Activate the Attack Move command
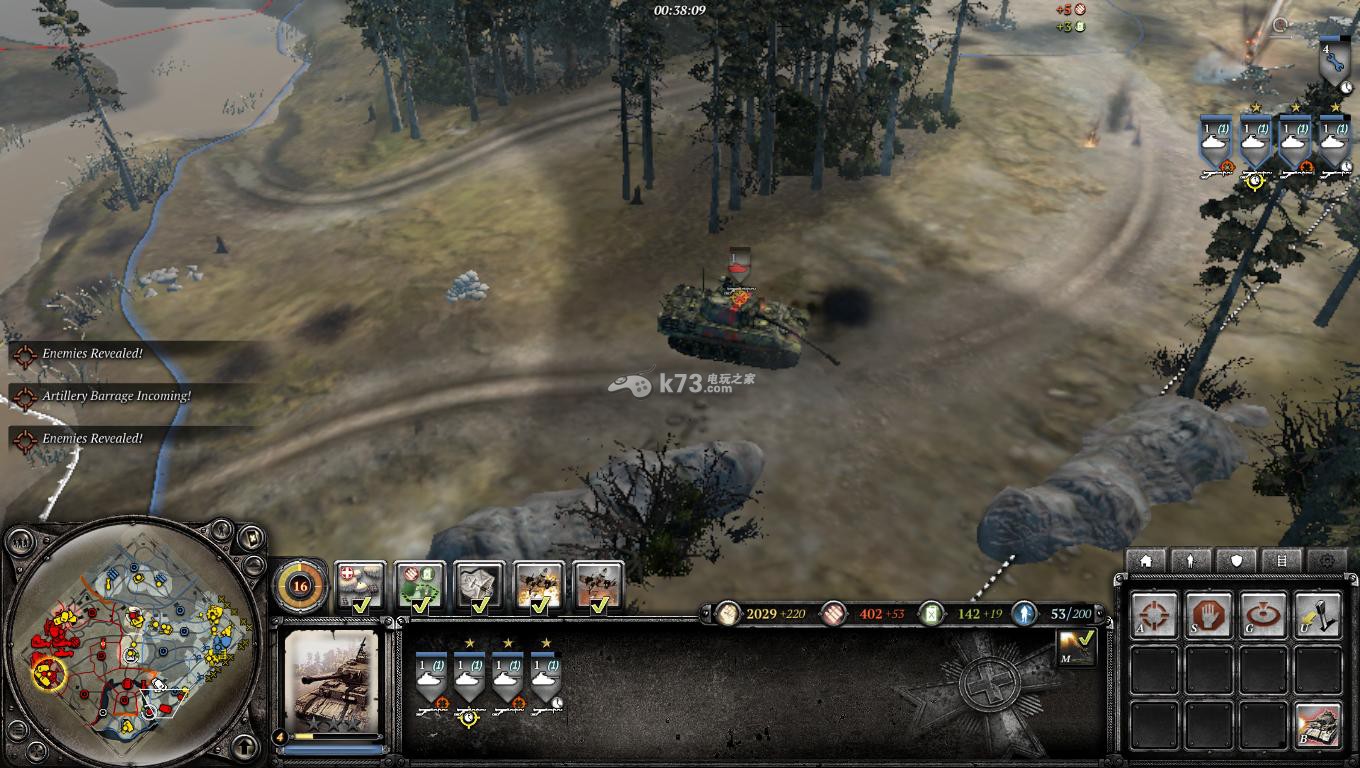Viewport: 1360px width, 768px height. (1155, 614)
